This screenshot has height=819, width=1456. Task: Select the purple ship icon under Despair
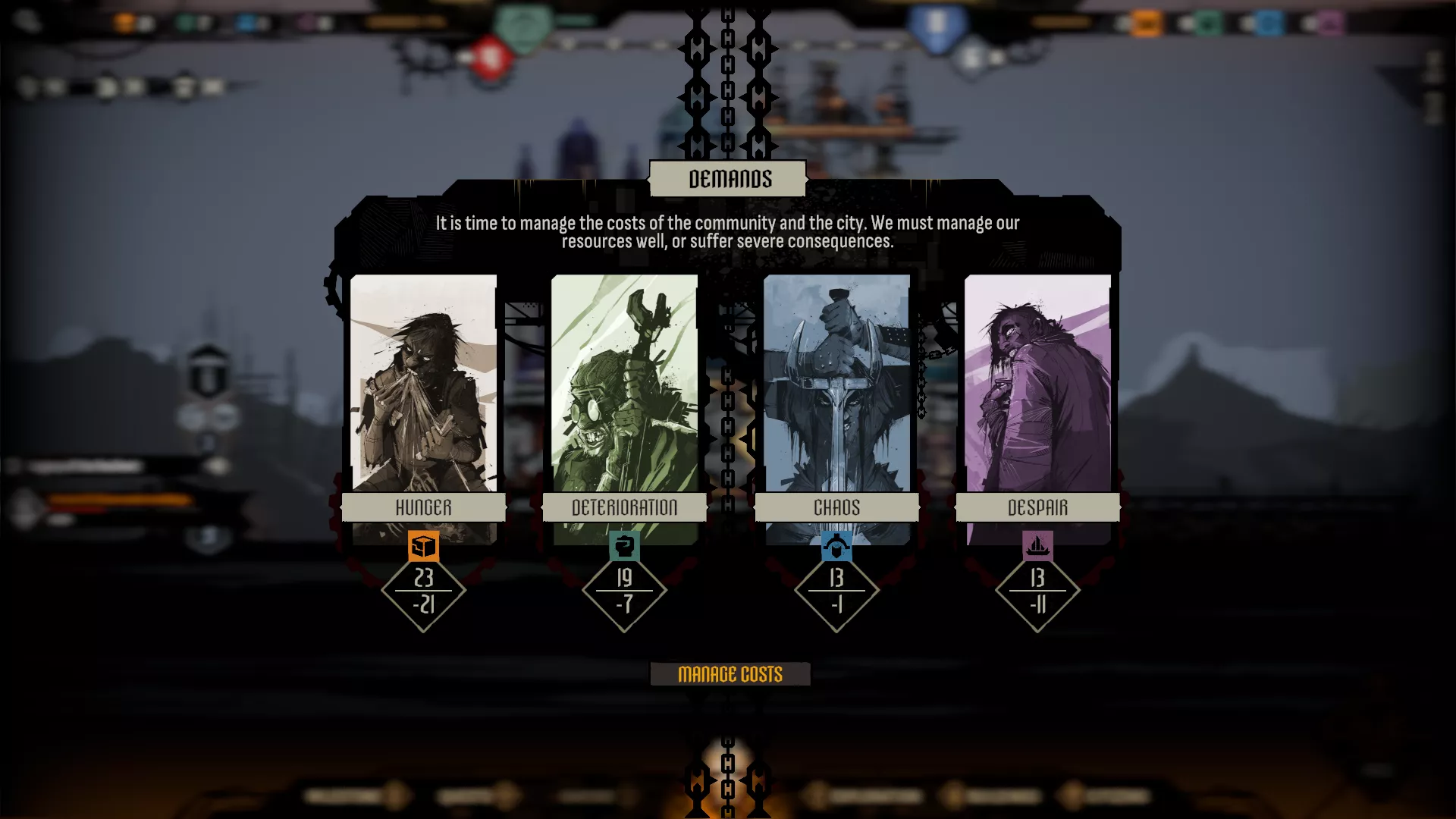(x=1038, y=545)
